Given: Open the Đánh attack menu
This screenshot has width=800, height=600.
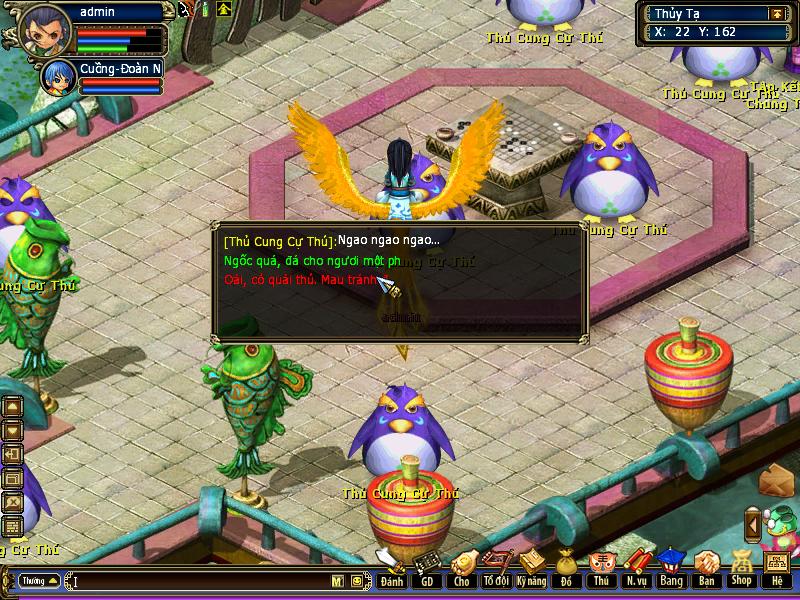Looking at the screenshot, I should (391, 570).
